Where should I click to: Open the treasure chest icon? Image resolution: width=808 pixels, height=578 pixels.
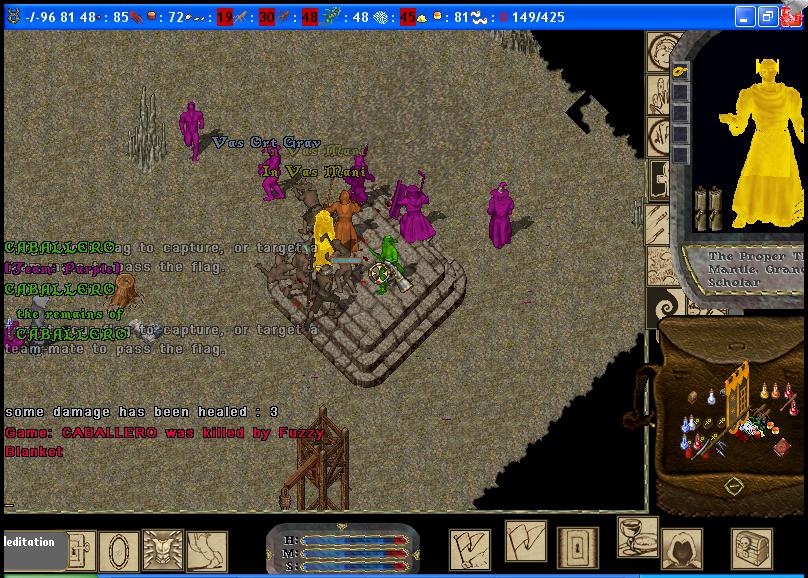pos(751,548)
